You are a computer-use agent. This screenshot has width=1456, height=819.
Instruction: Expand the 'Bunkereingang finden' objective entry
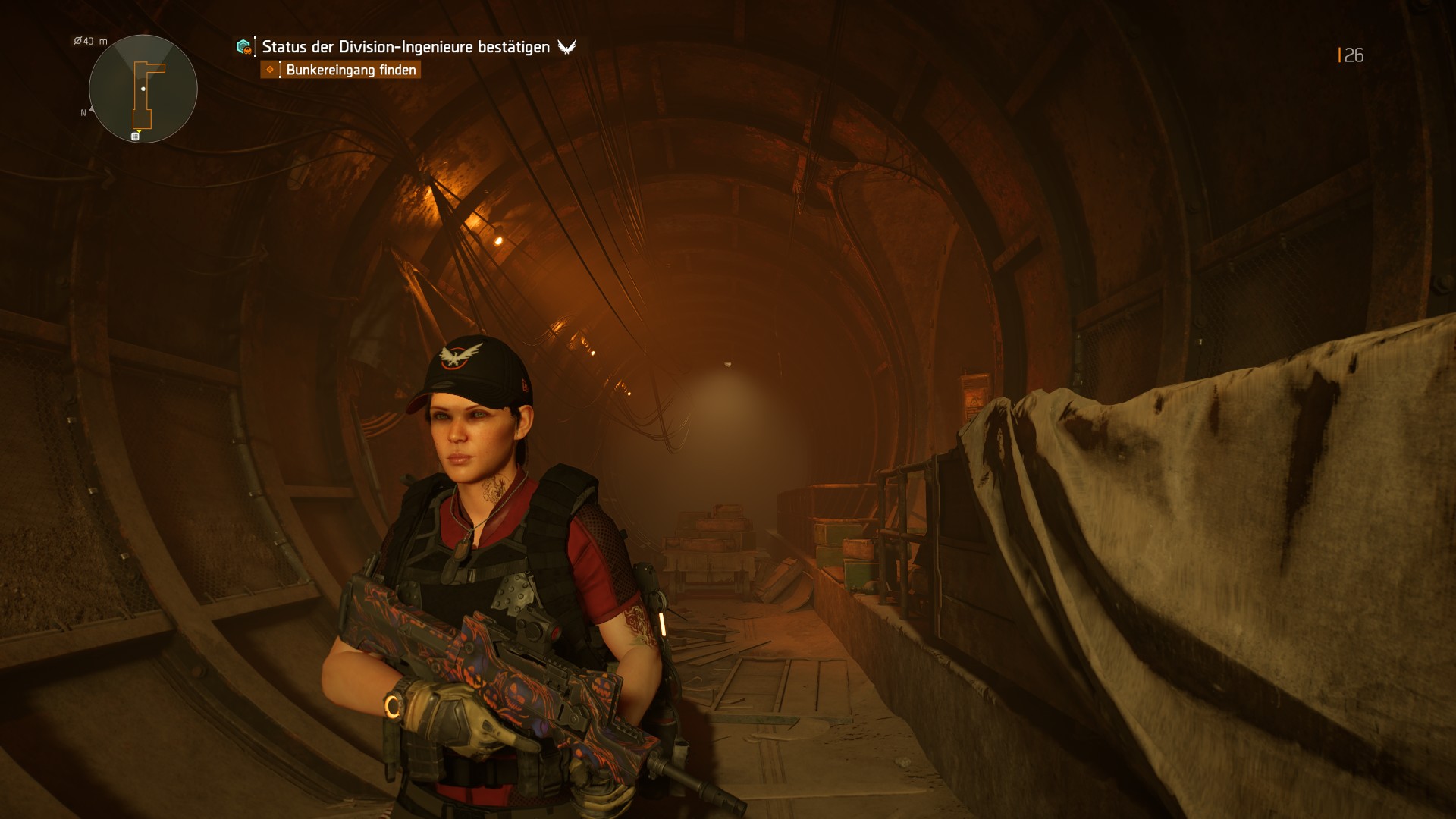click(x=351, y=70)
